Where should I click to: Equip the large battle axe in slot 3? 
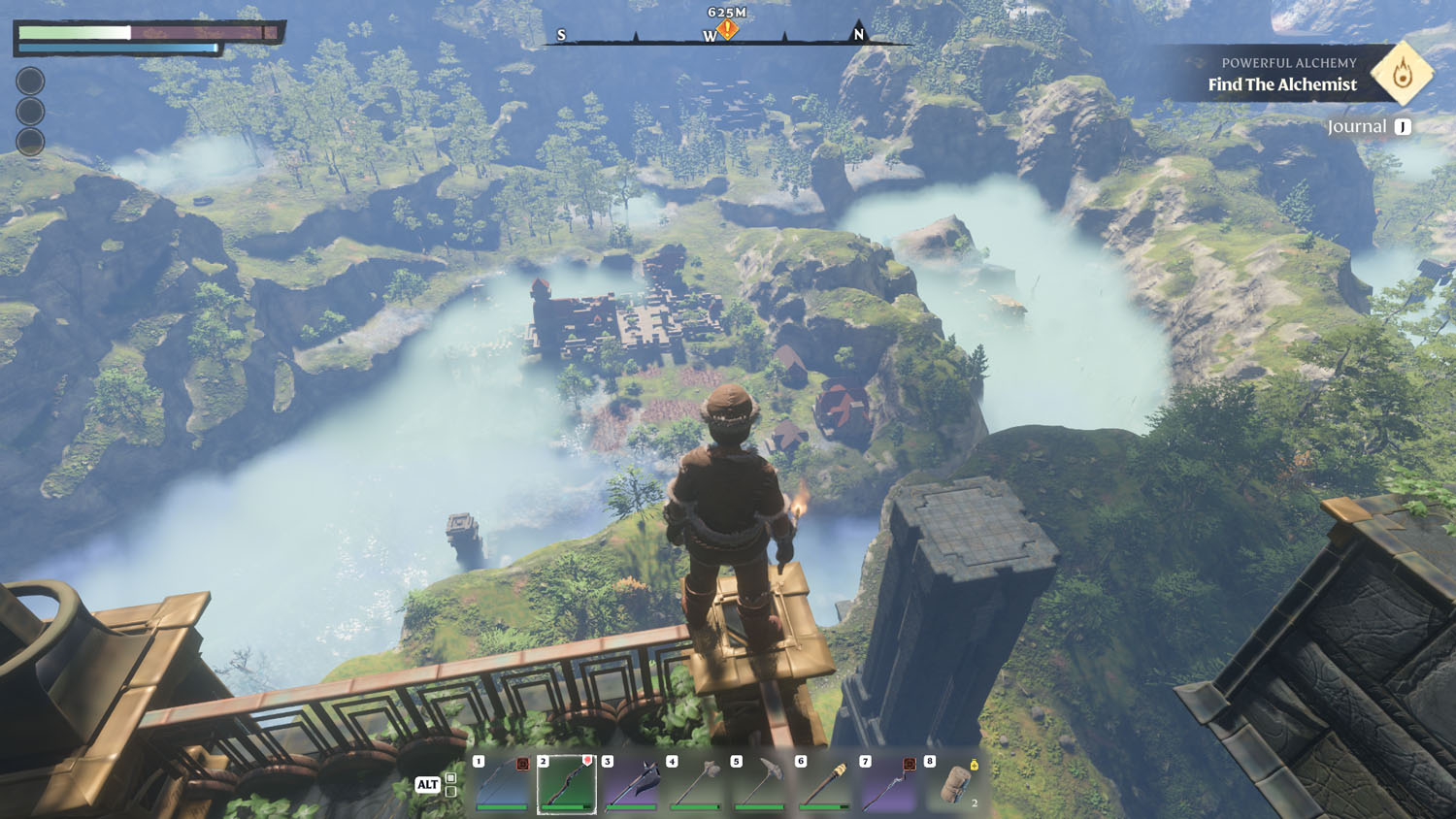point(631,784)
